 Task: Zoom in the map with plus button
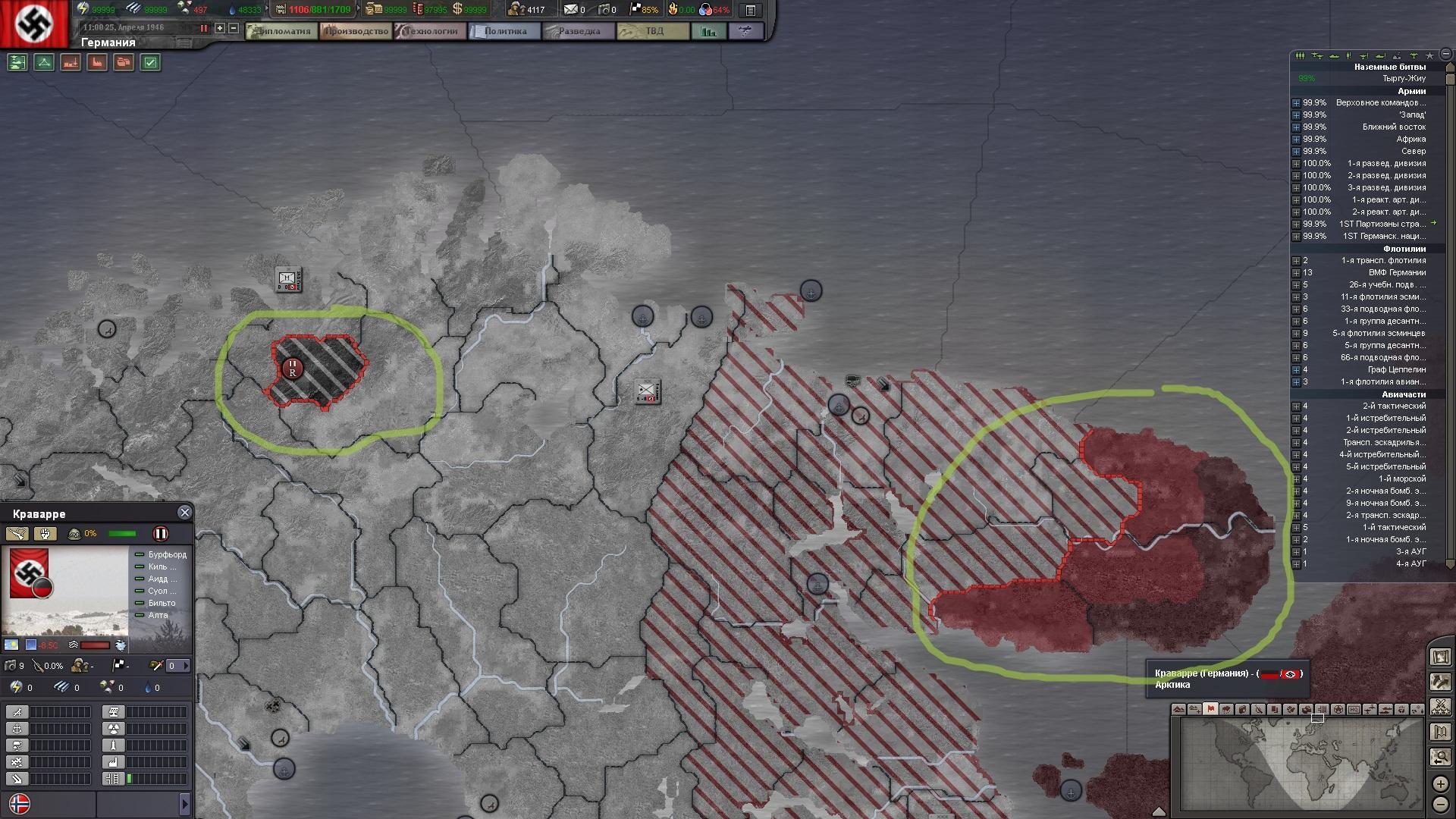[x=1440, y=784]
